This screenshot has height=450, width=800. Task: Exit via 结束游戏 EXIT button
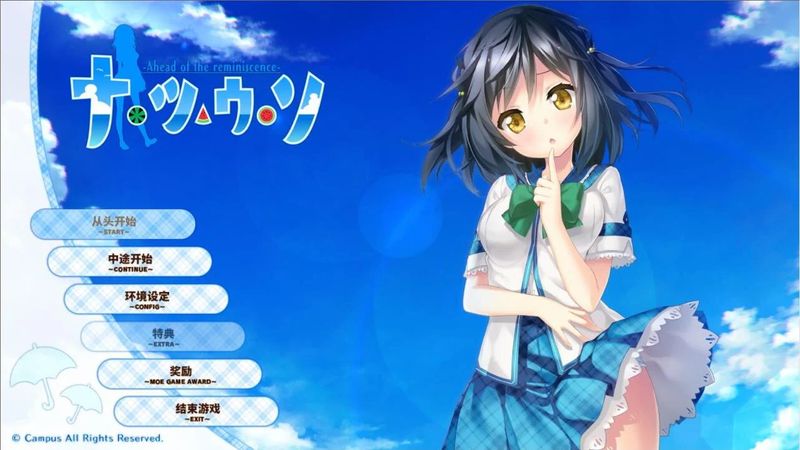[195, 411]
